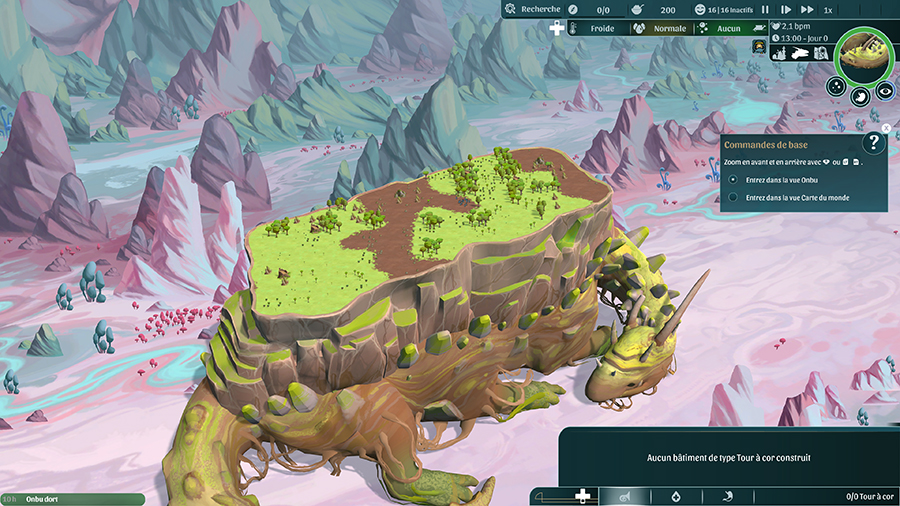The height and width of the screenshot is (506, 900).
Task: Pause the game
Action: pyautogui.click(x=765, y=9)
